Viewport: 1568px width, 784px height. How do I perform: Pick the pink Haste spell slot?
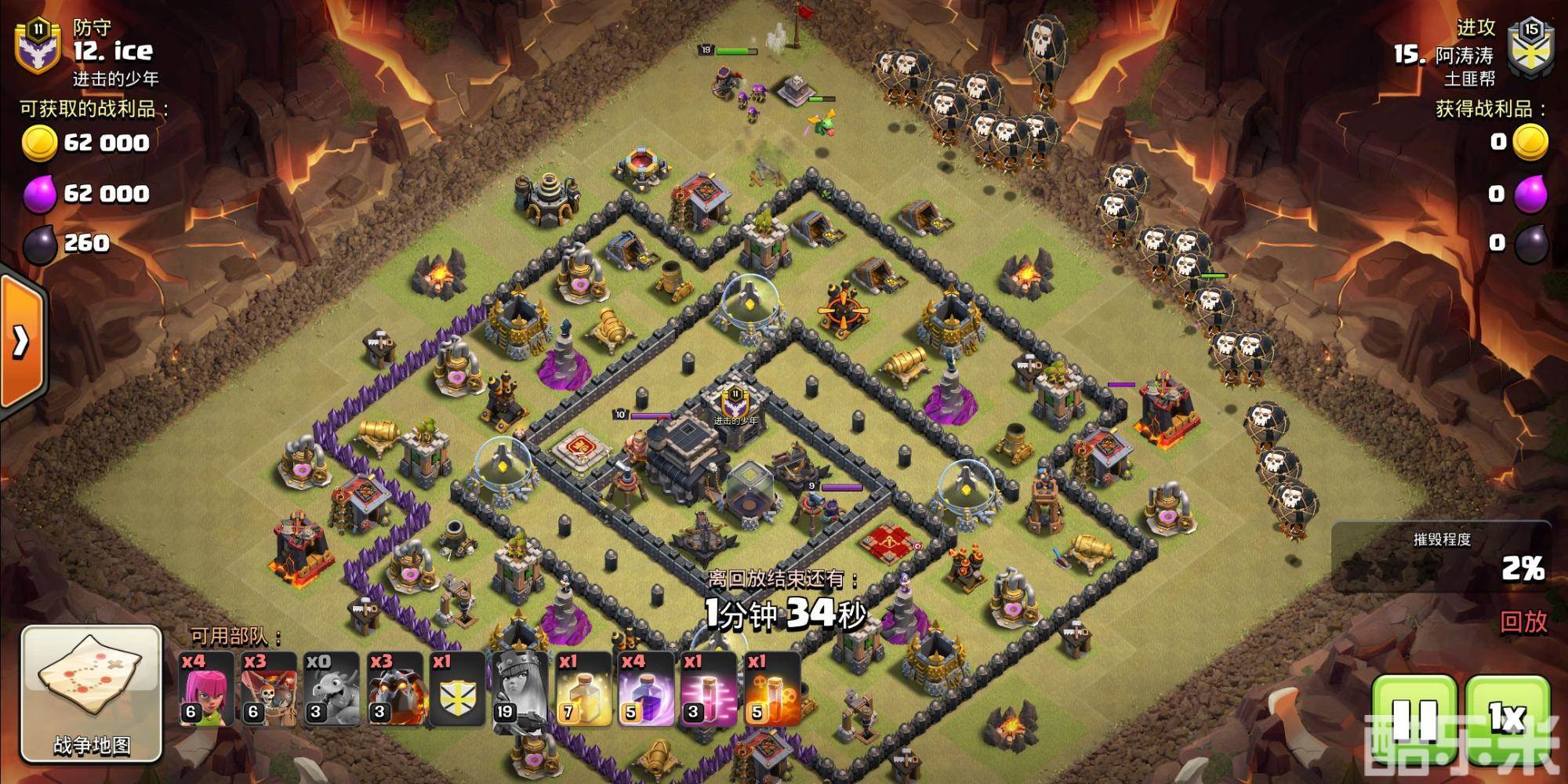coord(709,689)
